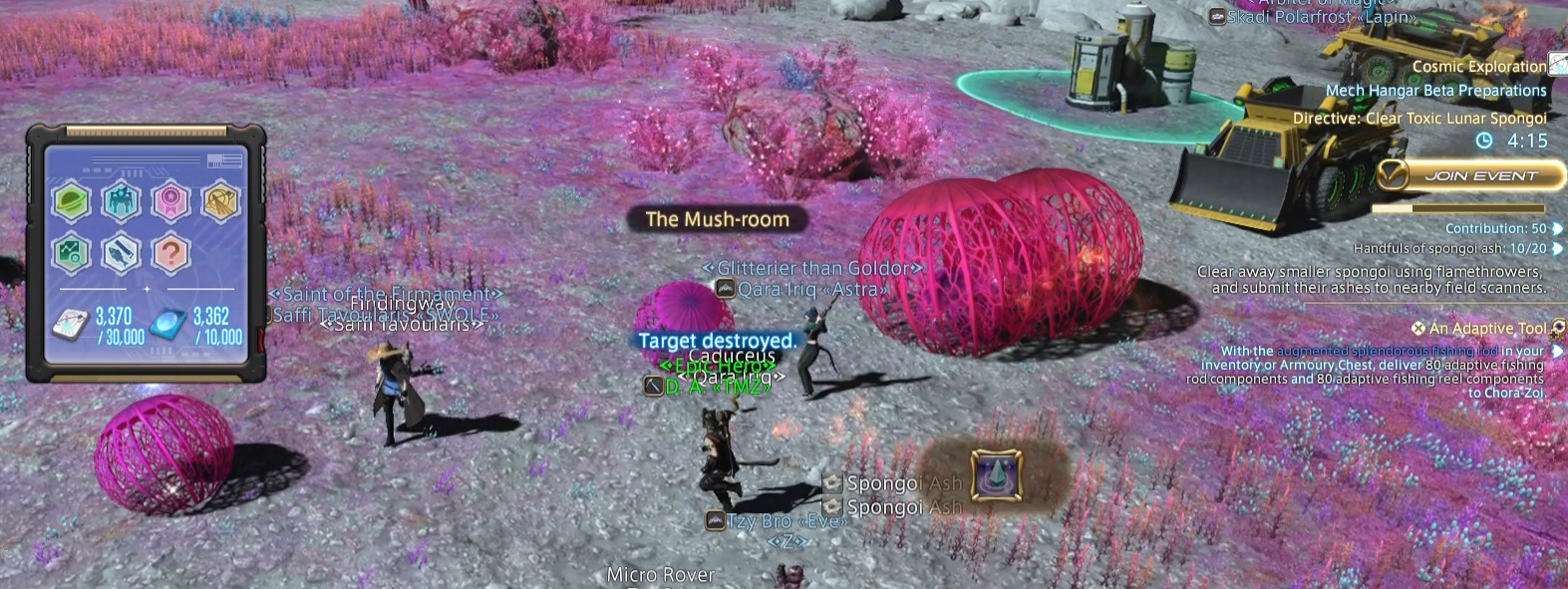The height and width of the screenshot is (589, 1568).
Task: Open the pink ribbon medal icon
Action: 170,201
